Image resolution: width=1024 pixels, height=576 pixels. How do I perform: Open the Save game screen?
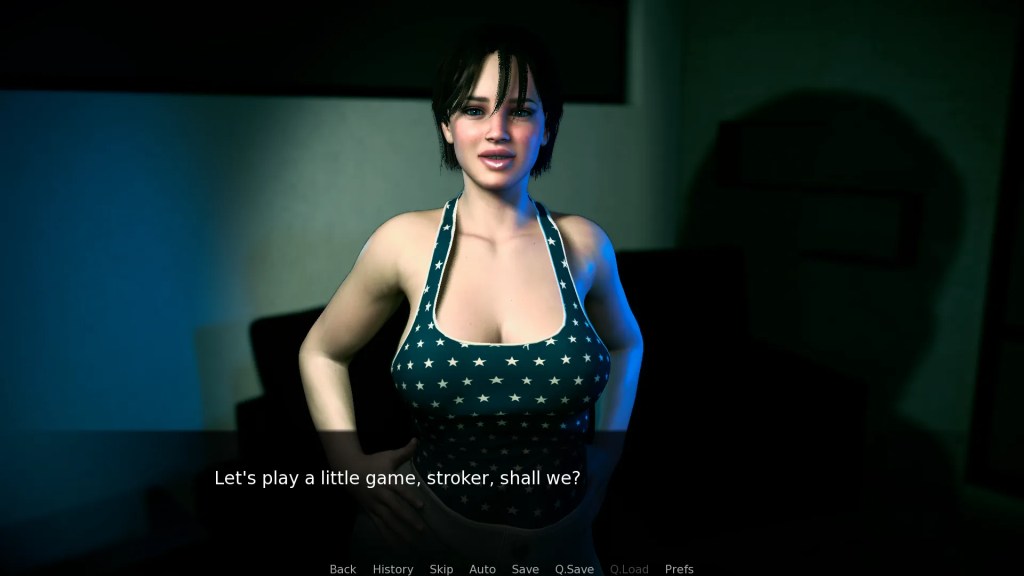pyautogui.click(x=525, y=569)
